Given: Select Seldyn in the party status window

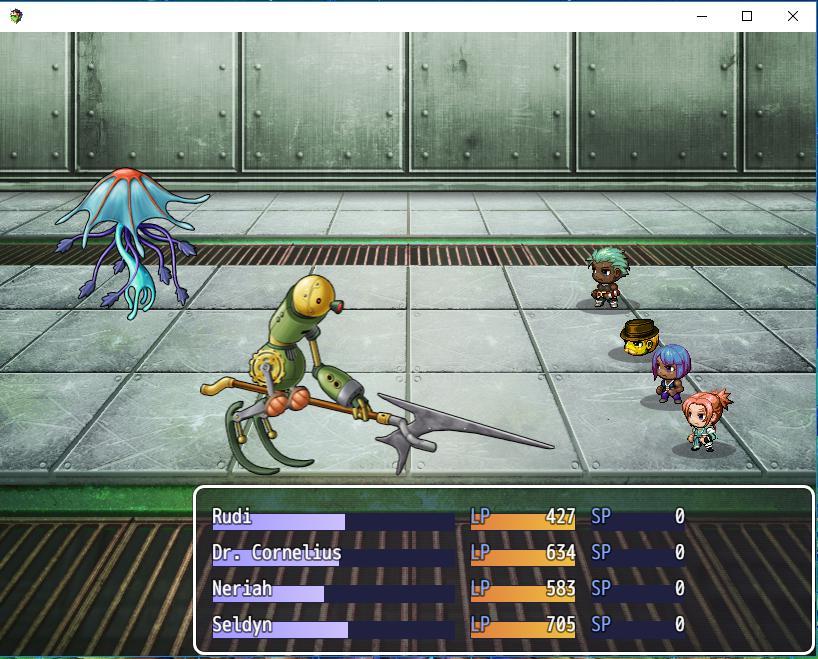Looking at the screenshot, I should click(450, 625).
